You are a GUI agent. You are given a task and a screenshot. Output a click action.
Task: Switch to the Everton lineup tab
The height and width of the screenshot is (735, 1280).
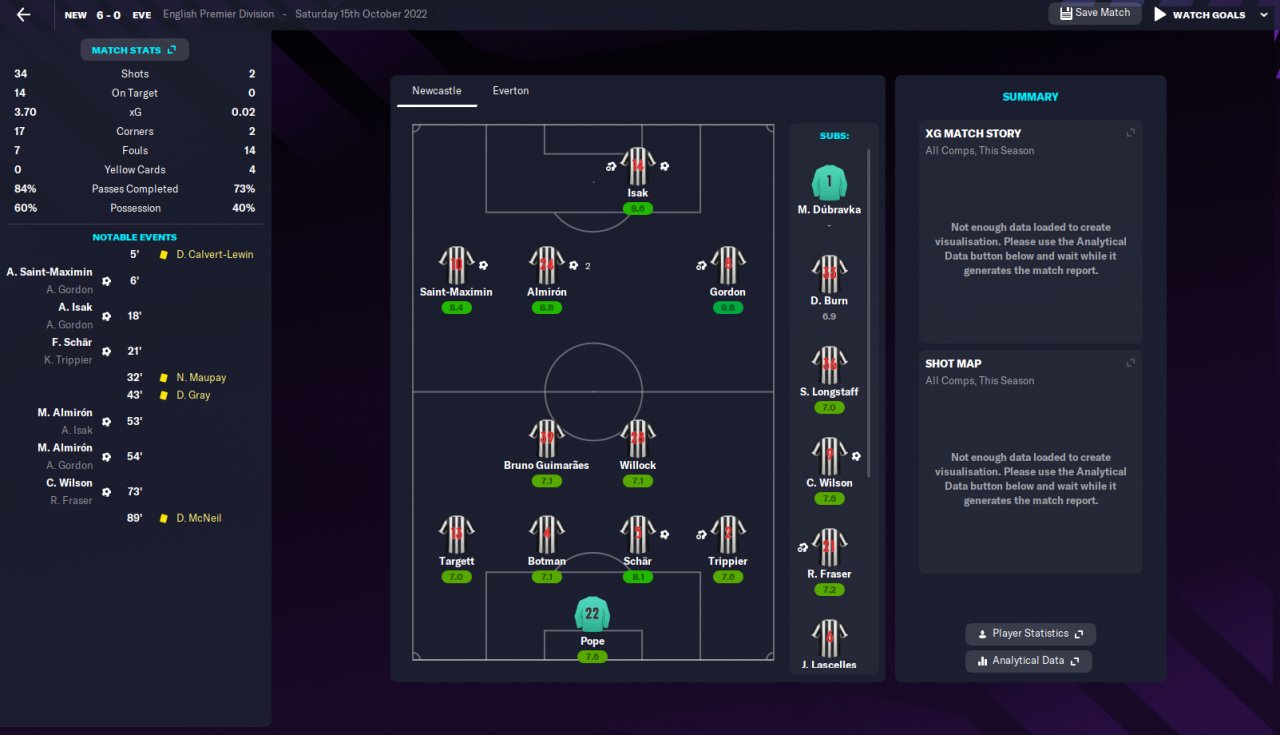click(x=510, y=91)
